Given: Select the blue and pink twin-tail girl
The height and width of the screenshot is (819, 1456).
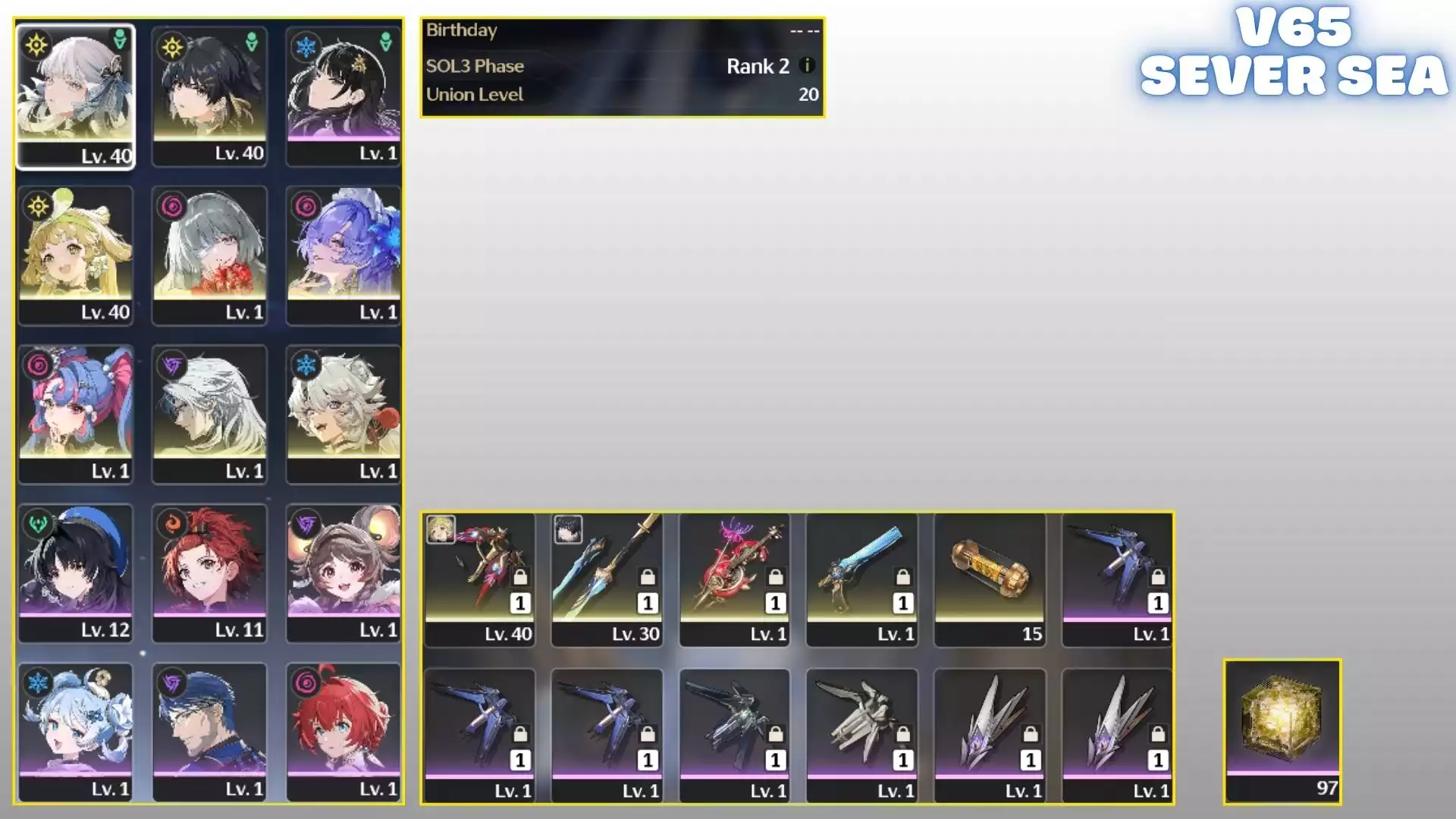Looking at the screenshot, I should click(75, 413).
